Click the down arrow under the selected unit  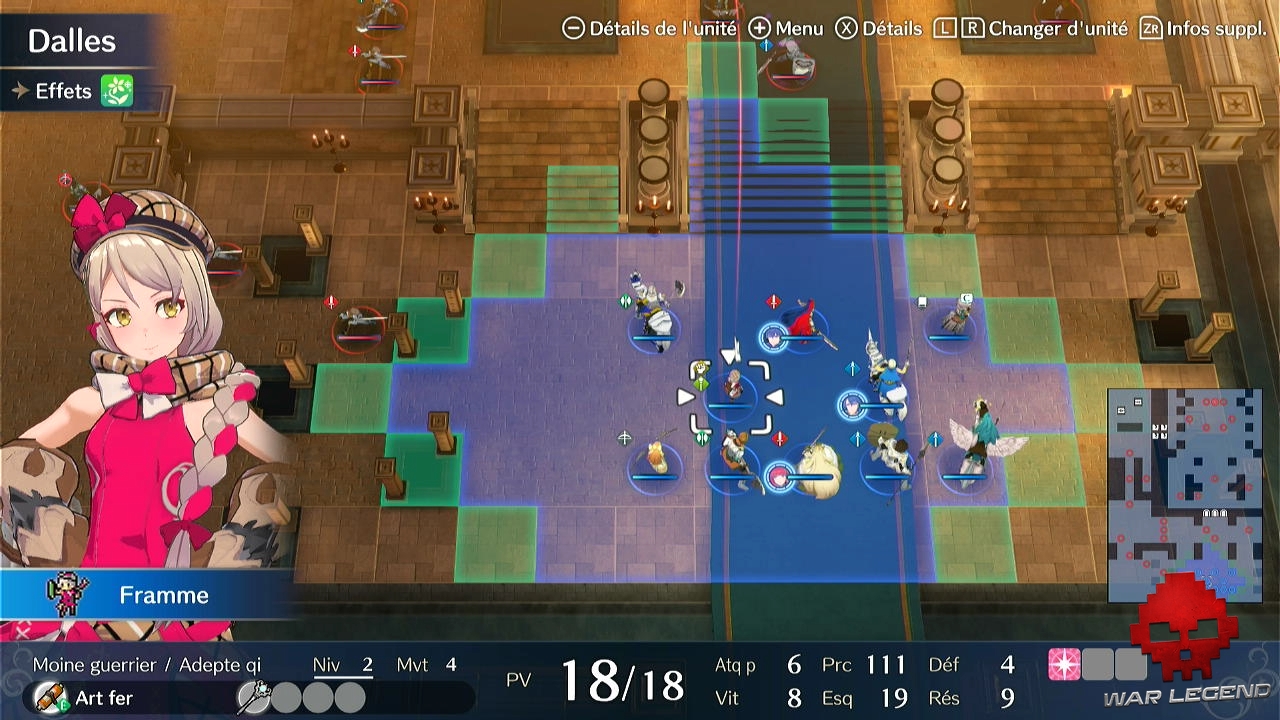tap(731, 355)
